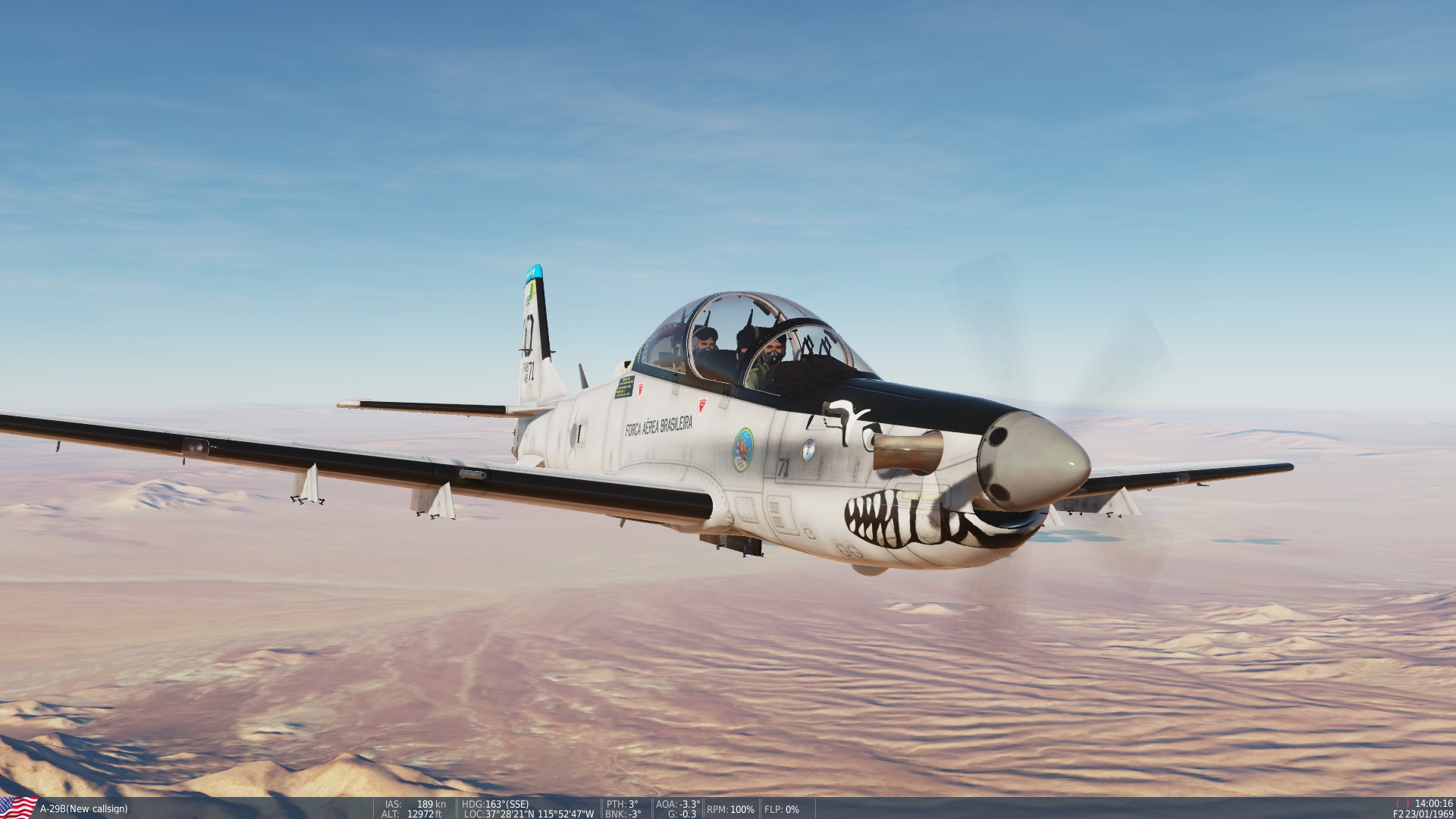Click the HDG:163°(SSE) heading indicator
Viewport: 1456px width, 819px height.
tap(494, 805)
